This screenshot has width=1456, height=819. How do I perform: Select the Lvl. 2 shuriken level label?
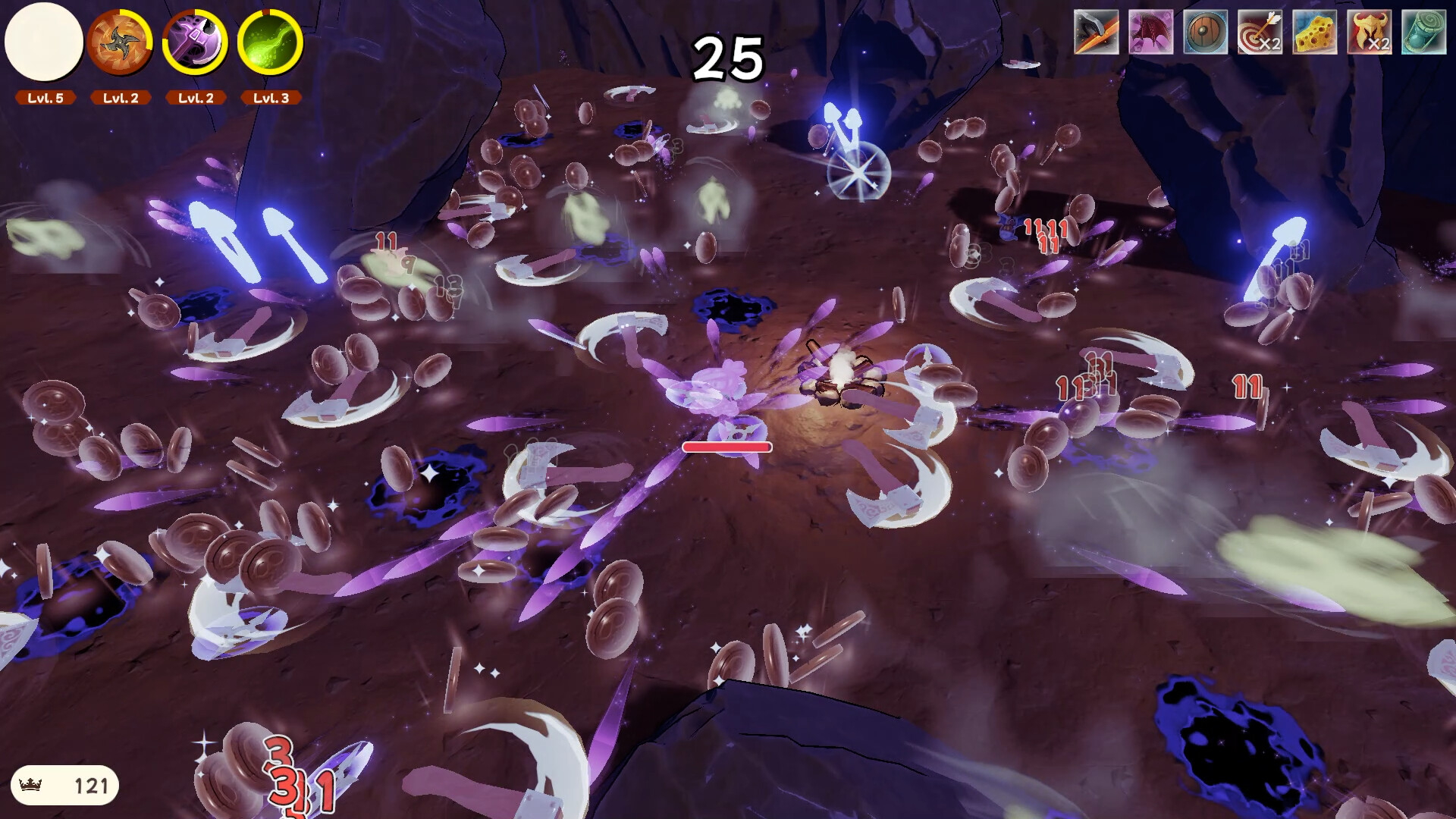(119, 97)
